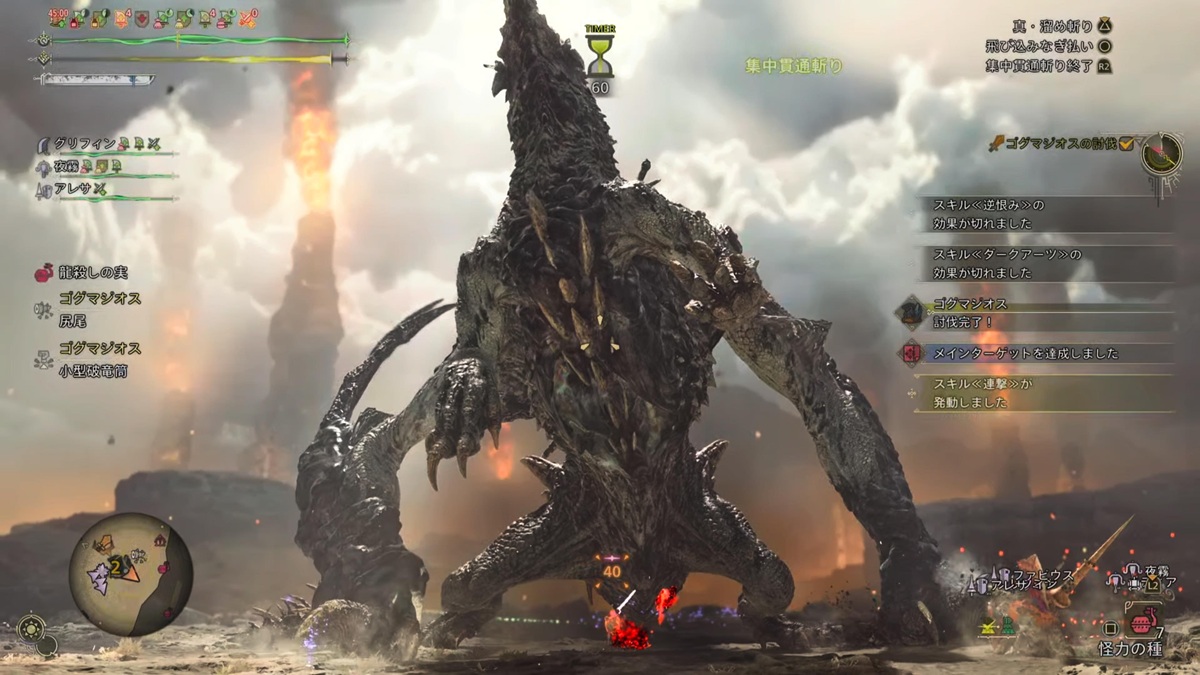The height and width of the screenshot is (675, 1200).
Task: Click the スキル≪連撃≫ activated notification
Action: click(1040, 392)
